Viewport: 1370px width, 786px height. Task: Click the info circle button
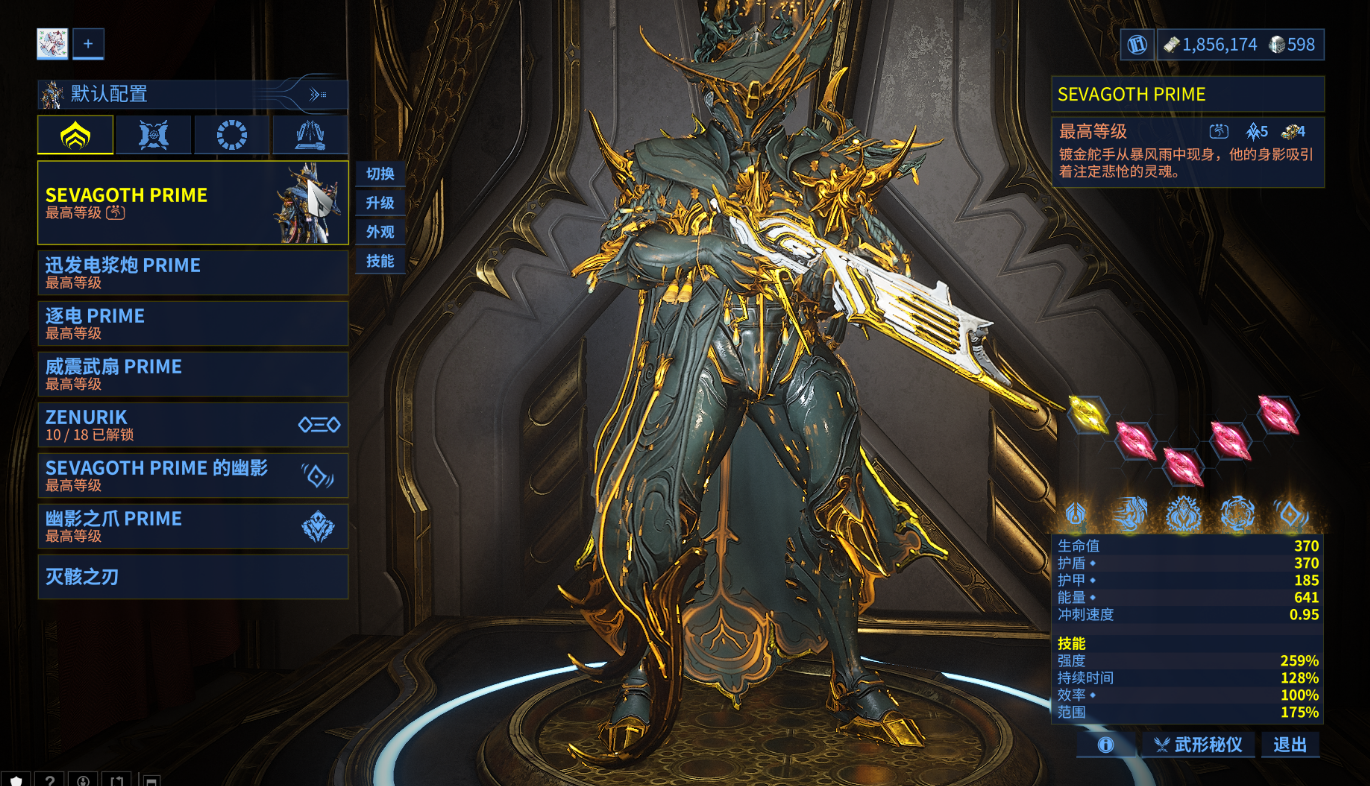[x=1106, y=745]
